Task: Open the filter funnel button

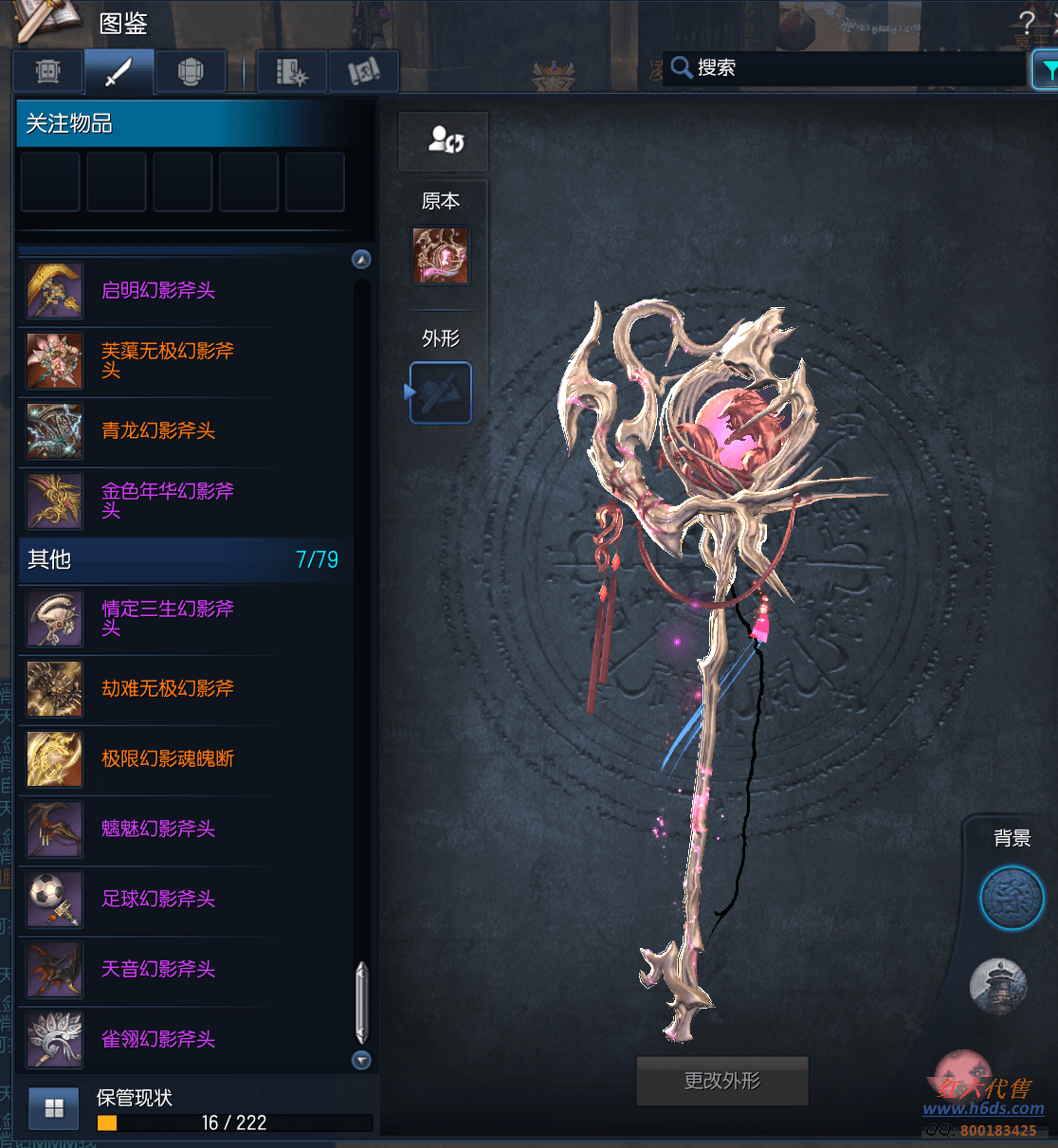Action: 1047,70
